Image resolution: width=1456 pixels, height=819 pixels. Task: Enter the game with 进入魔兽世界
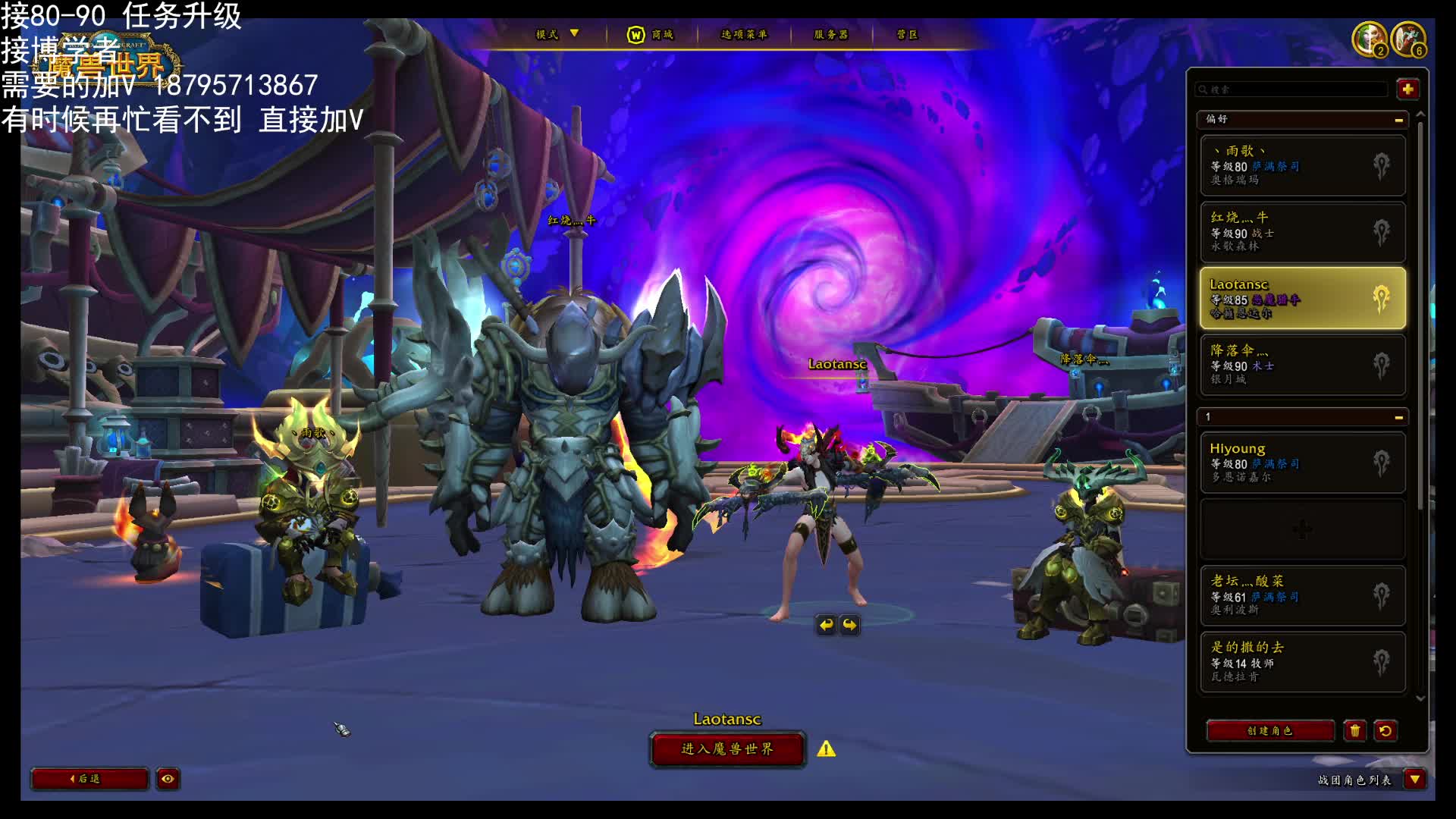[x=727, y=749]
